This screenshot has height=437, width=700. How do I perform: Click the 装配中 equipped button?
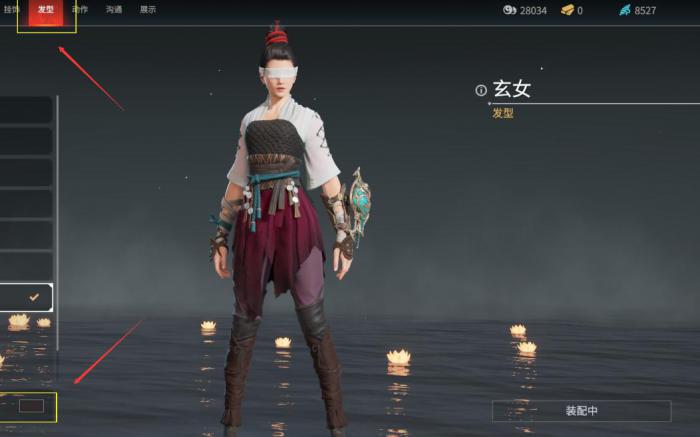pyautogui.click(x=581, y=411)
